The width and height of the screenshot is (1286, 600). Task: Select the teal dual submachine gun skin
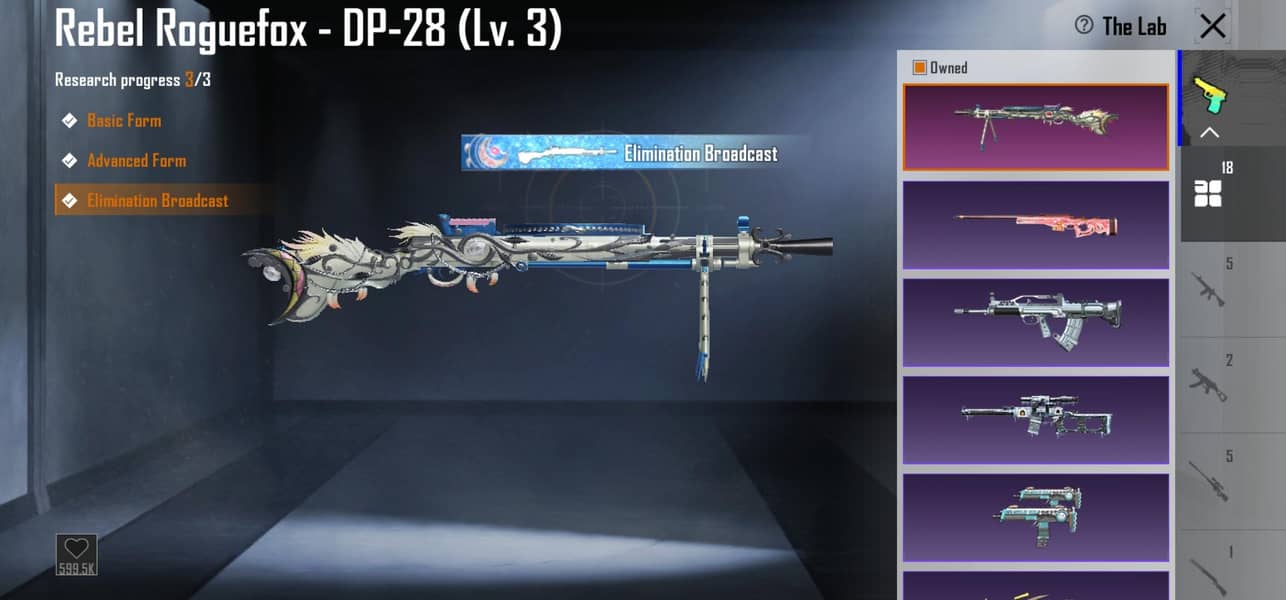pos(1035,517)
